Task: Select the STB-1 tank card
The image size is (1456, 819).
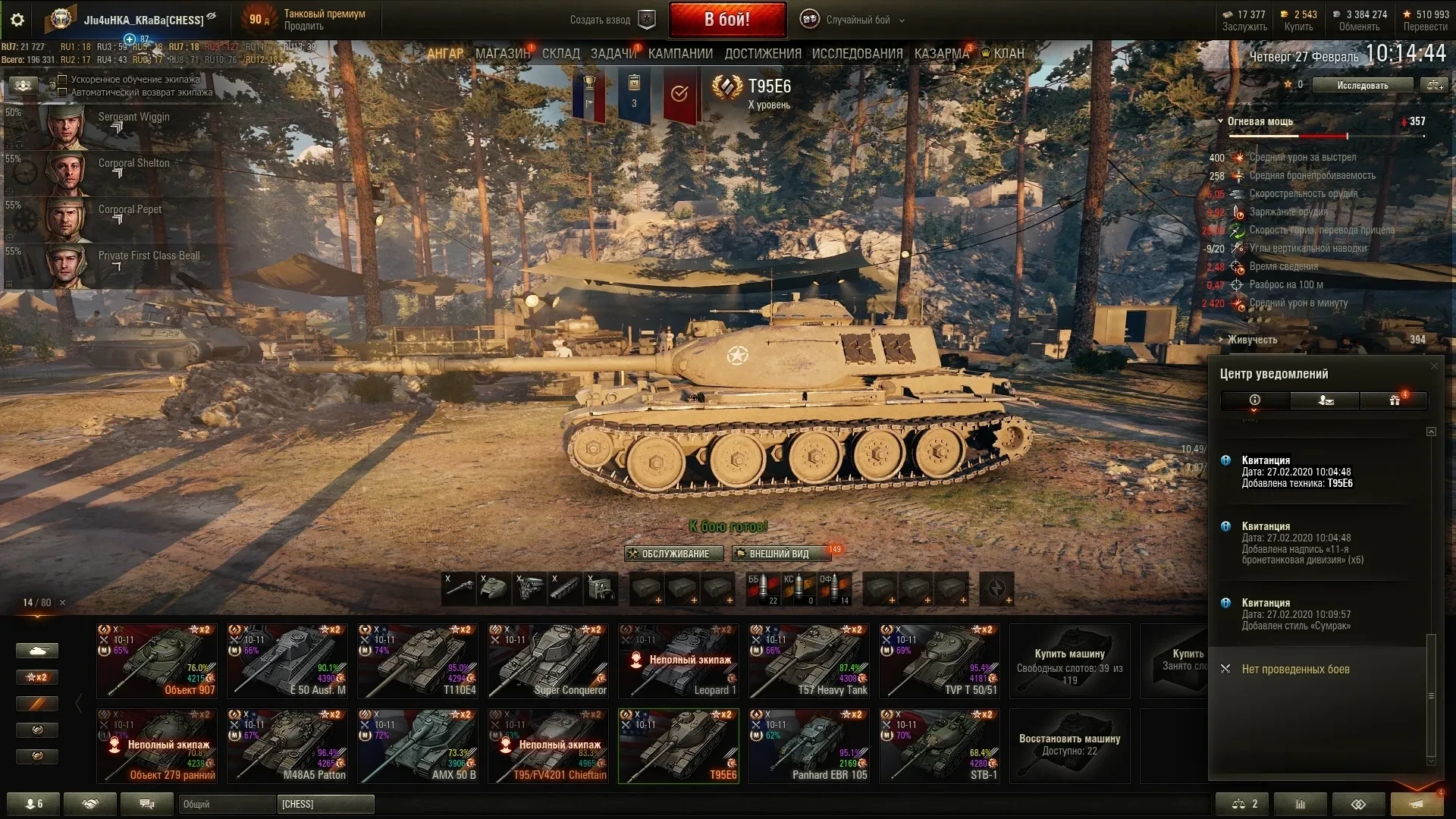Action: coord(939,745)
